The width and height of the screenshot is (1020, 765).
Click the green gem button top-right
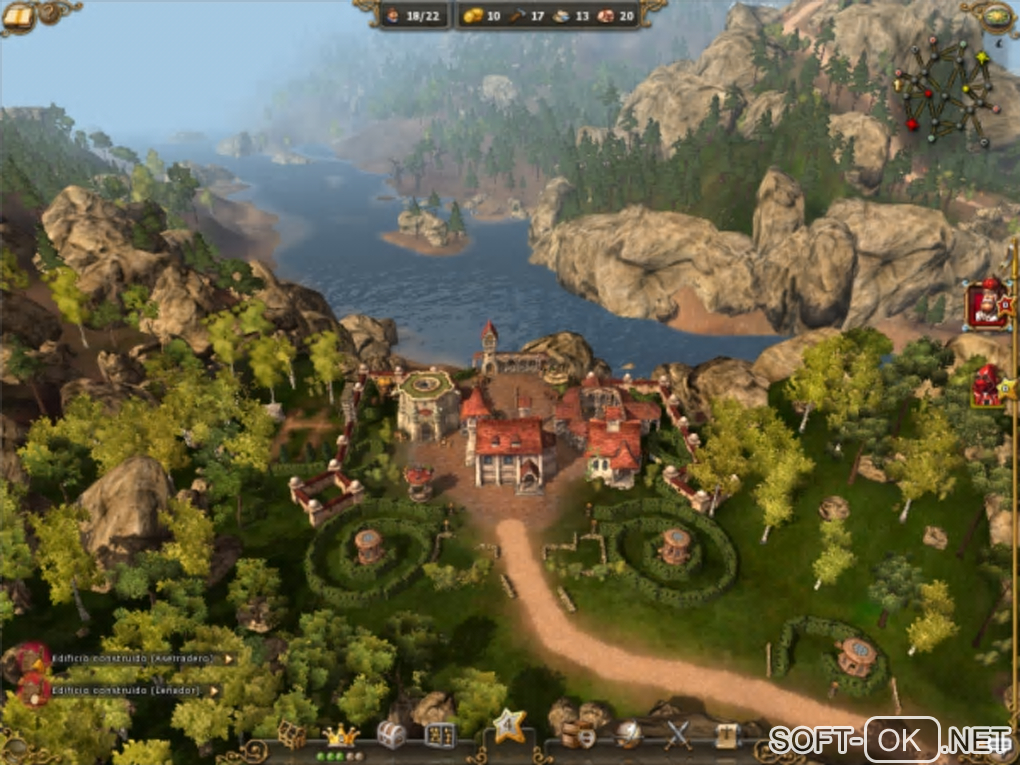[x=999, y=15]
